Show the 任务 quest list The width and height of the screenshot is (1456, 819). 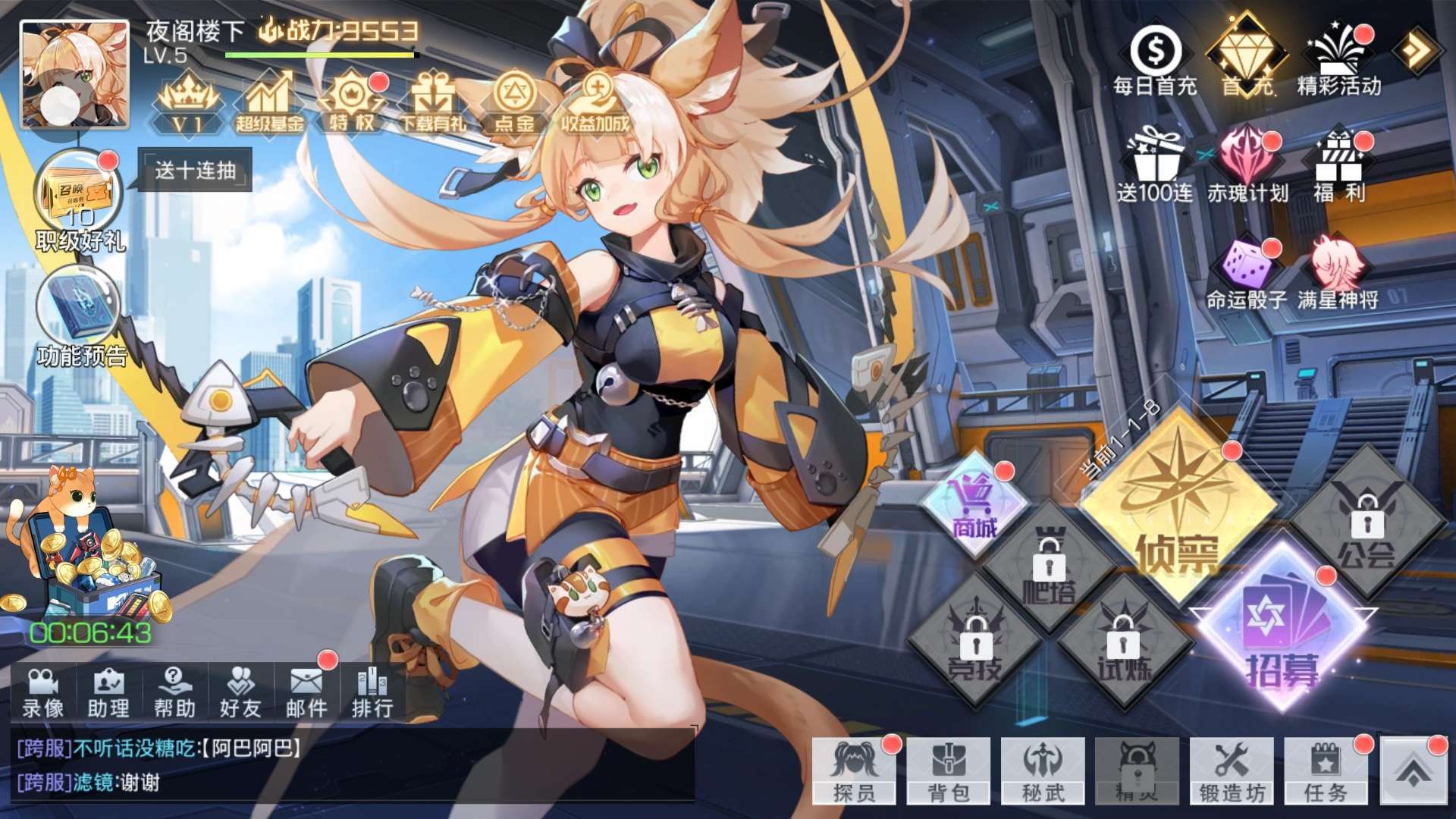(1326, 770)
